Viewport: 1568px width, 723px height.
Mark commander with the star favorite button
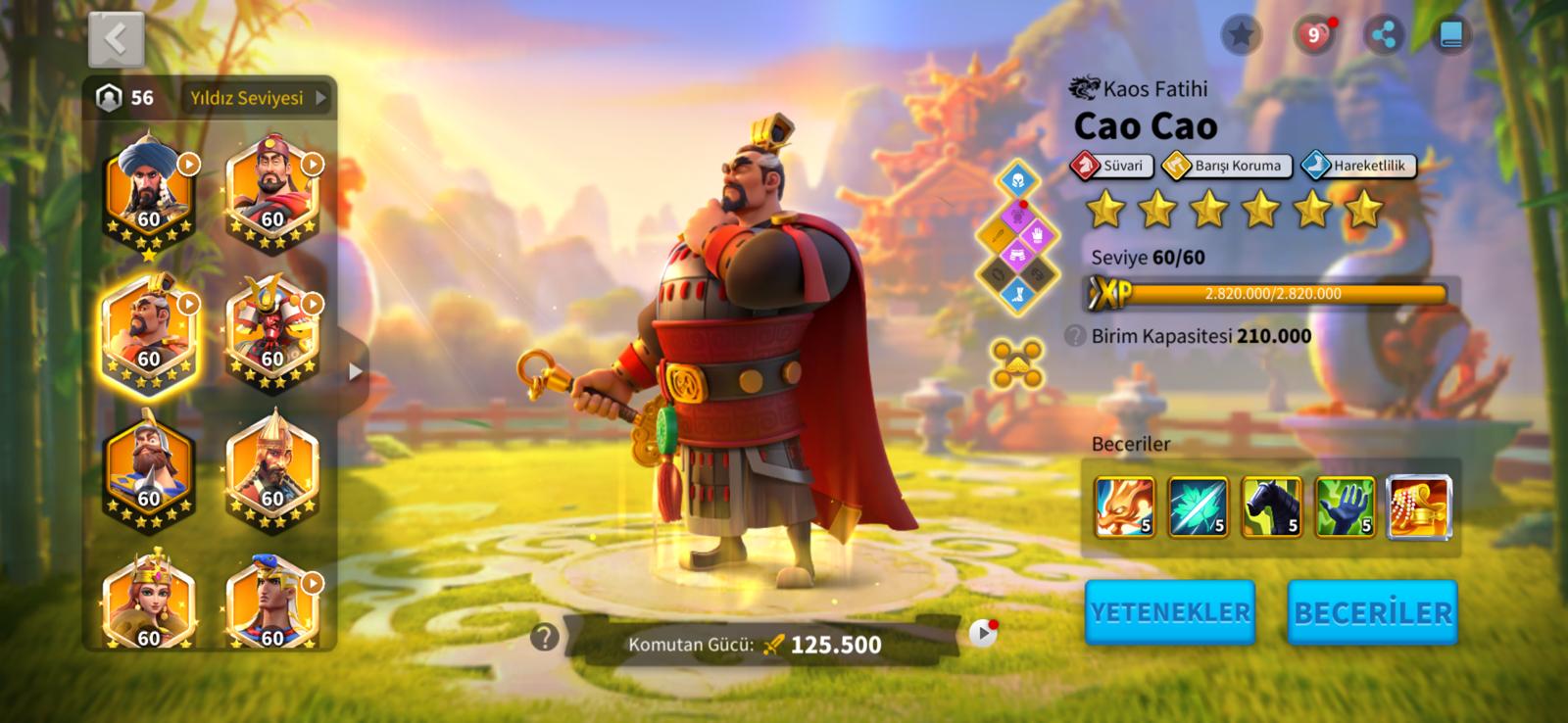1241,36
